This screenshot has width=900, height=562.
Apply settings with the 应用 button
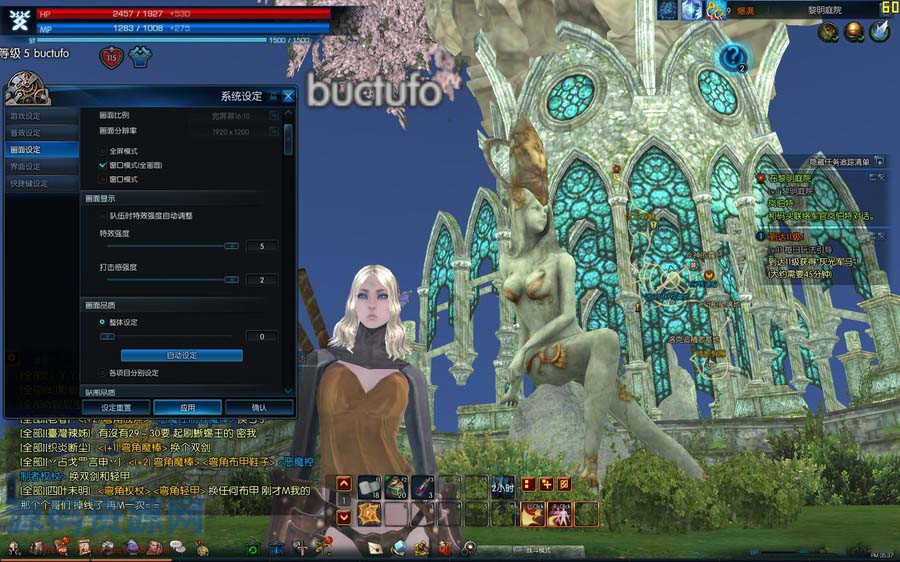point(187,408)
